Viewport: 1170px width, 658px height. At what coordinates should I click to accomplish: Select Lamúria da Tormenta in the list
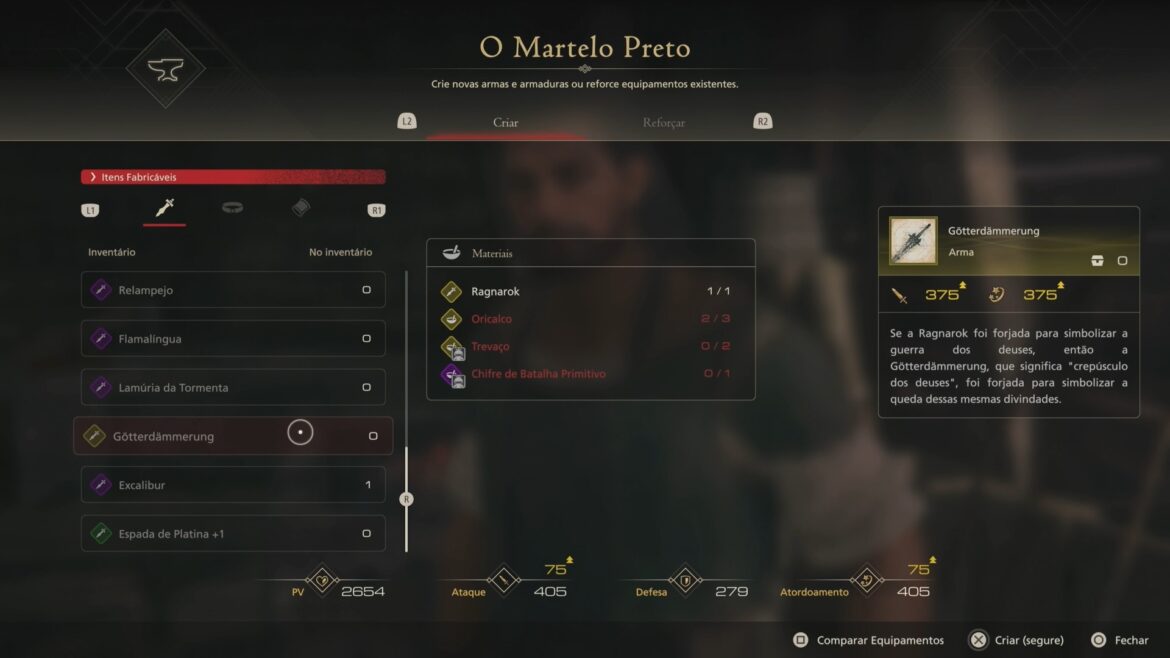(x=232, y=387)
